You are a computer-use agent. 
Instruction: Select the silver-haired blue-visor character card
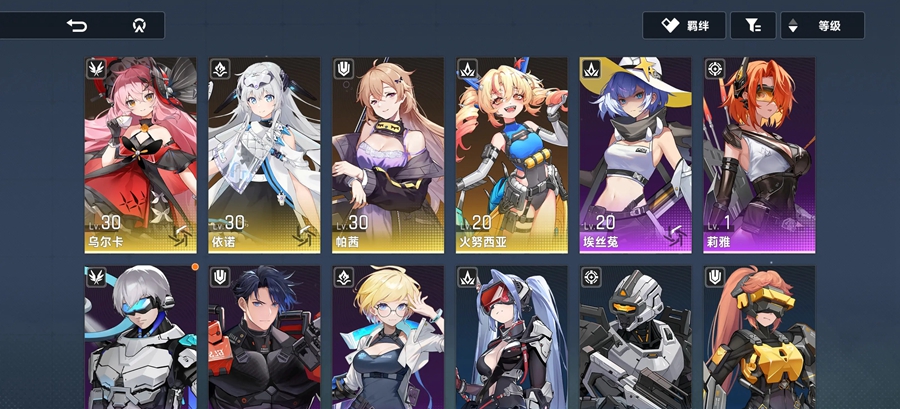(140, 338)
